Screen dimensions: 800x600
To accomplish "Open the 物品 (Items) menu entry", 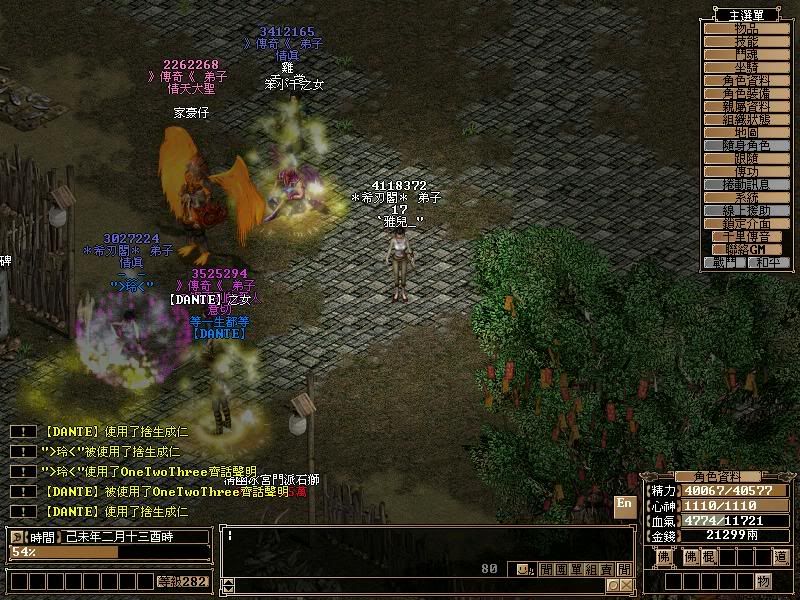I will pyautogui.click(x=746, y=28).
